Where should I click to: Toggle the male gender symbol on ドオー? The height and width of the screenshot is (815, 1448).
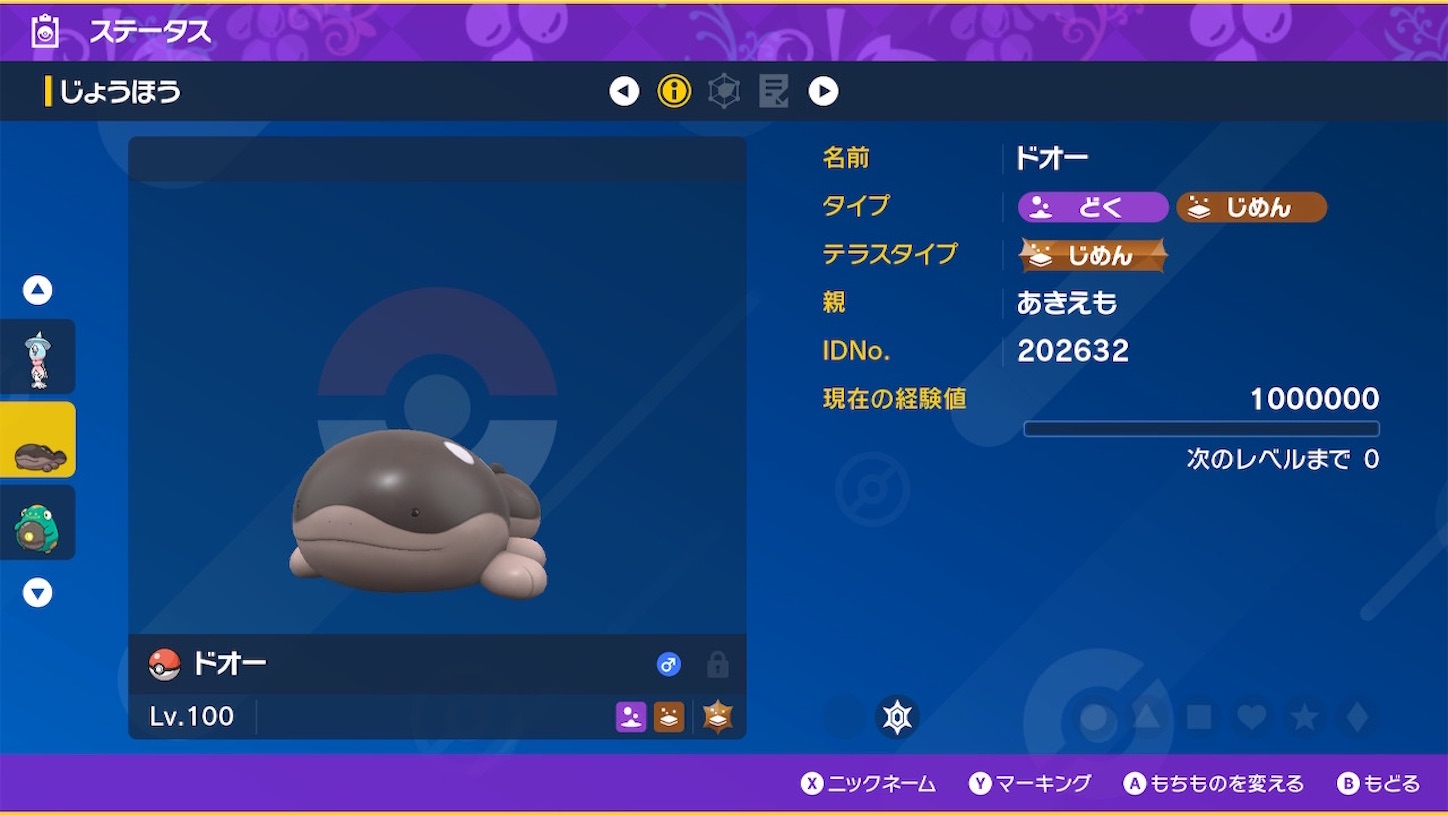click(x=668, y=664)
